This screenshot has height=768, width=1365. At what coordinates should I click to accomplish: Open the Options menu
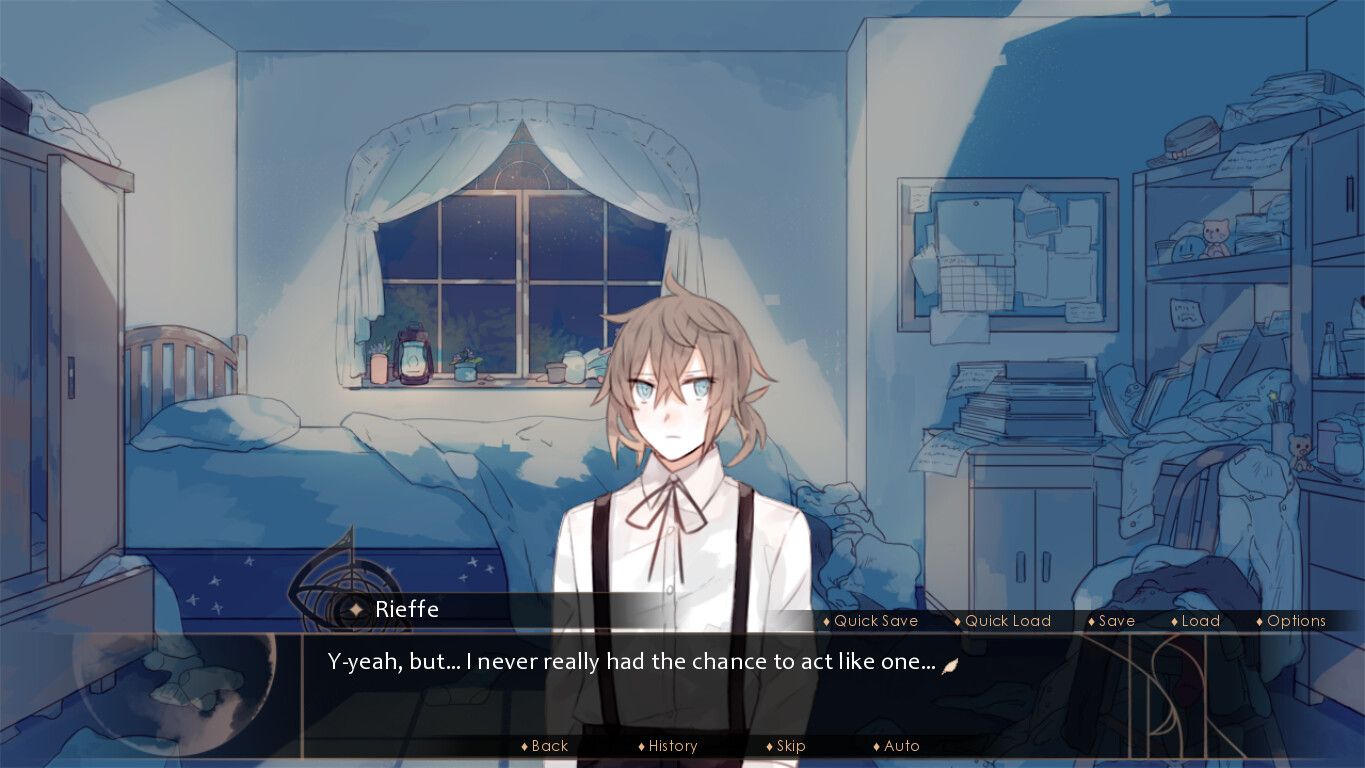(1296, 621)
